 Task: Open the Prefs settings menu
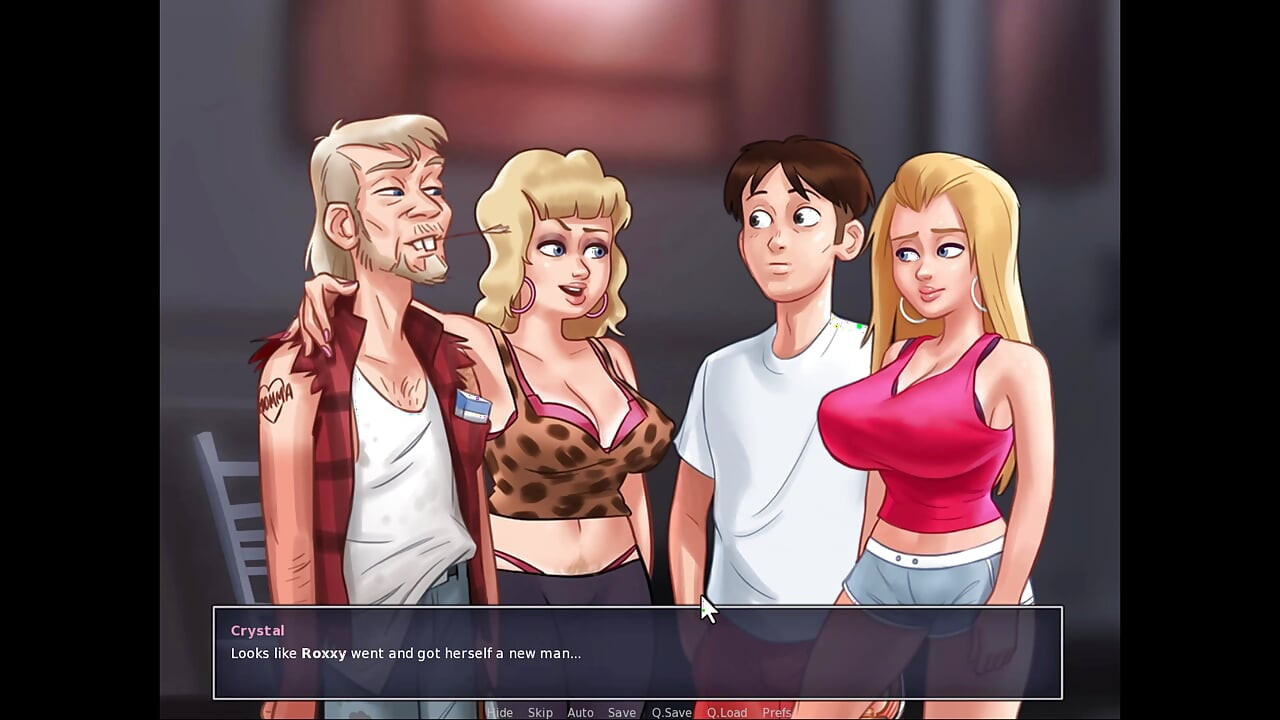click(x=777, y=712)
